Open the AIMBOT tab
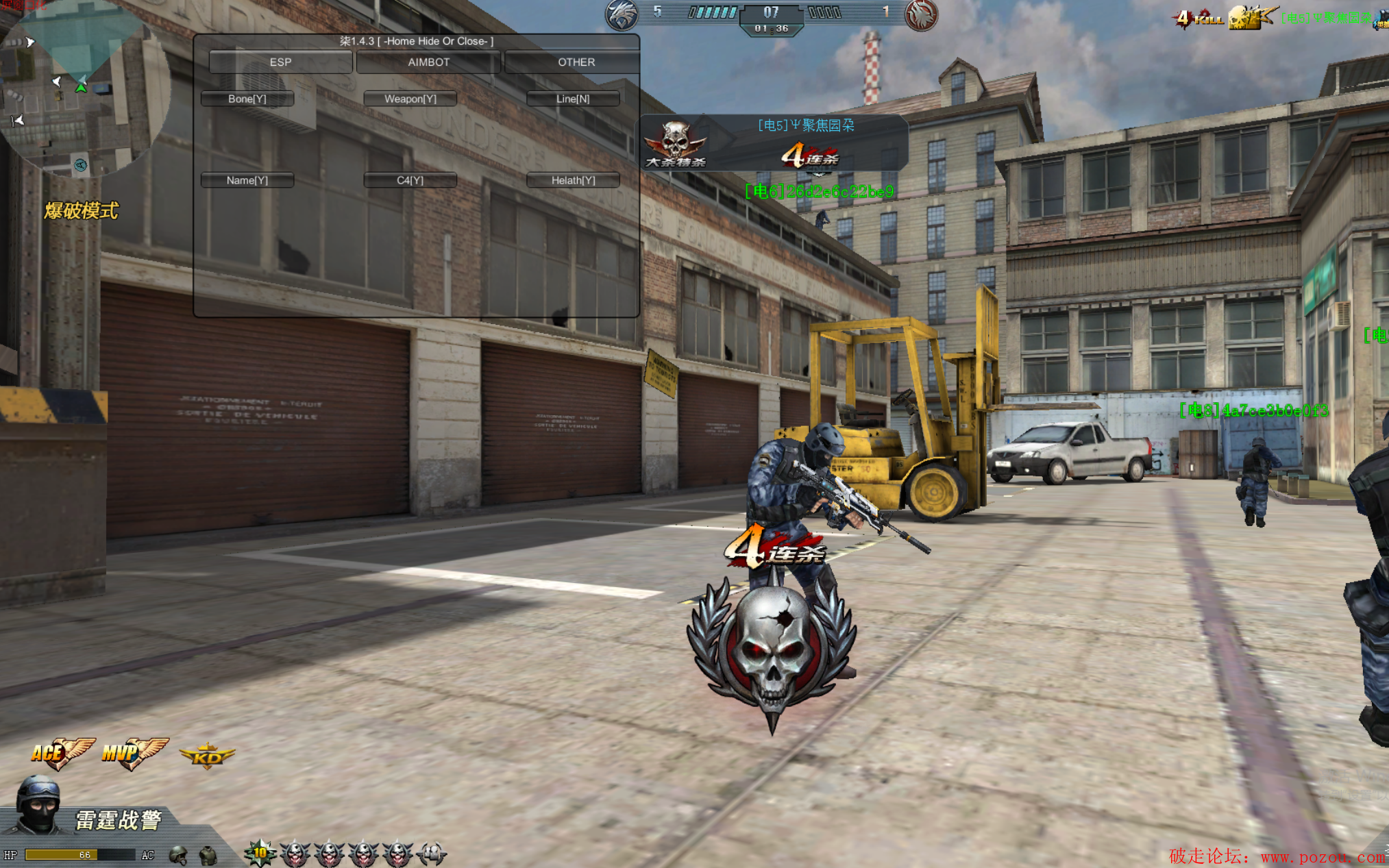This screenshot has height=868, width=1389. tap(428, 62)
